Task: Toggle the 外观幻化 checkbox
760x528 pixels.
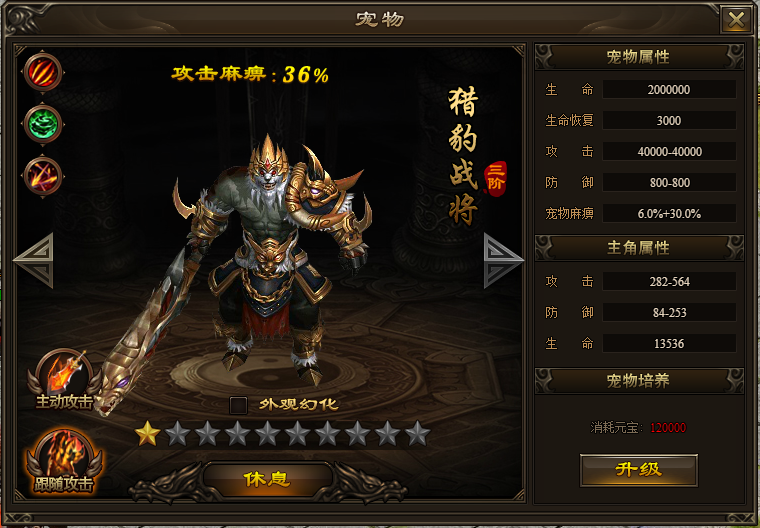Action: tap(238, 405)
